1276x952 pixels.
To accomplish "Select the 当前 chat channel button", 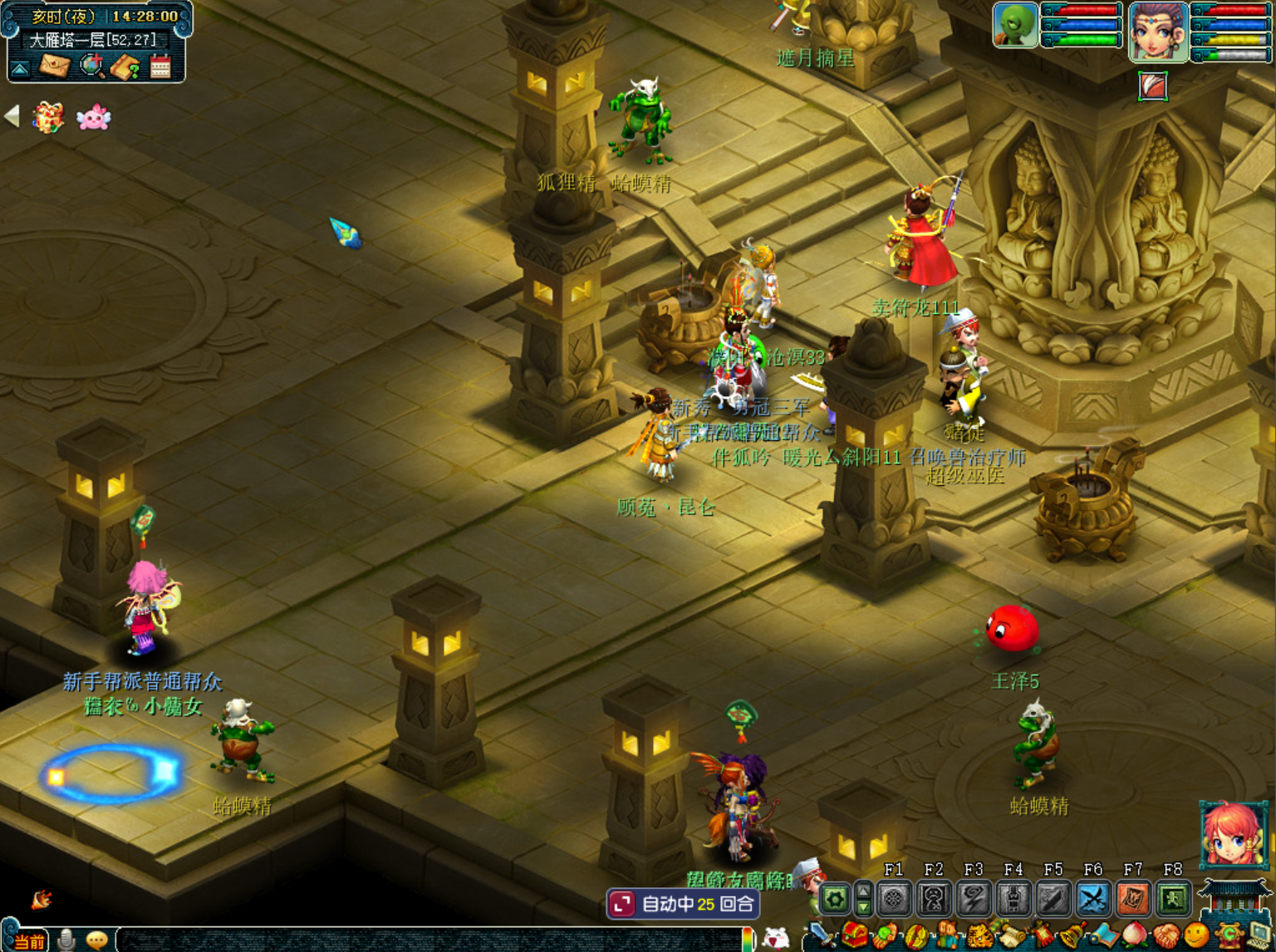I will click(29, 941).
